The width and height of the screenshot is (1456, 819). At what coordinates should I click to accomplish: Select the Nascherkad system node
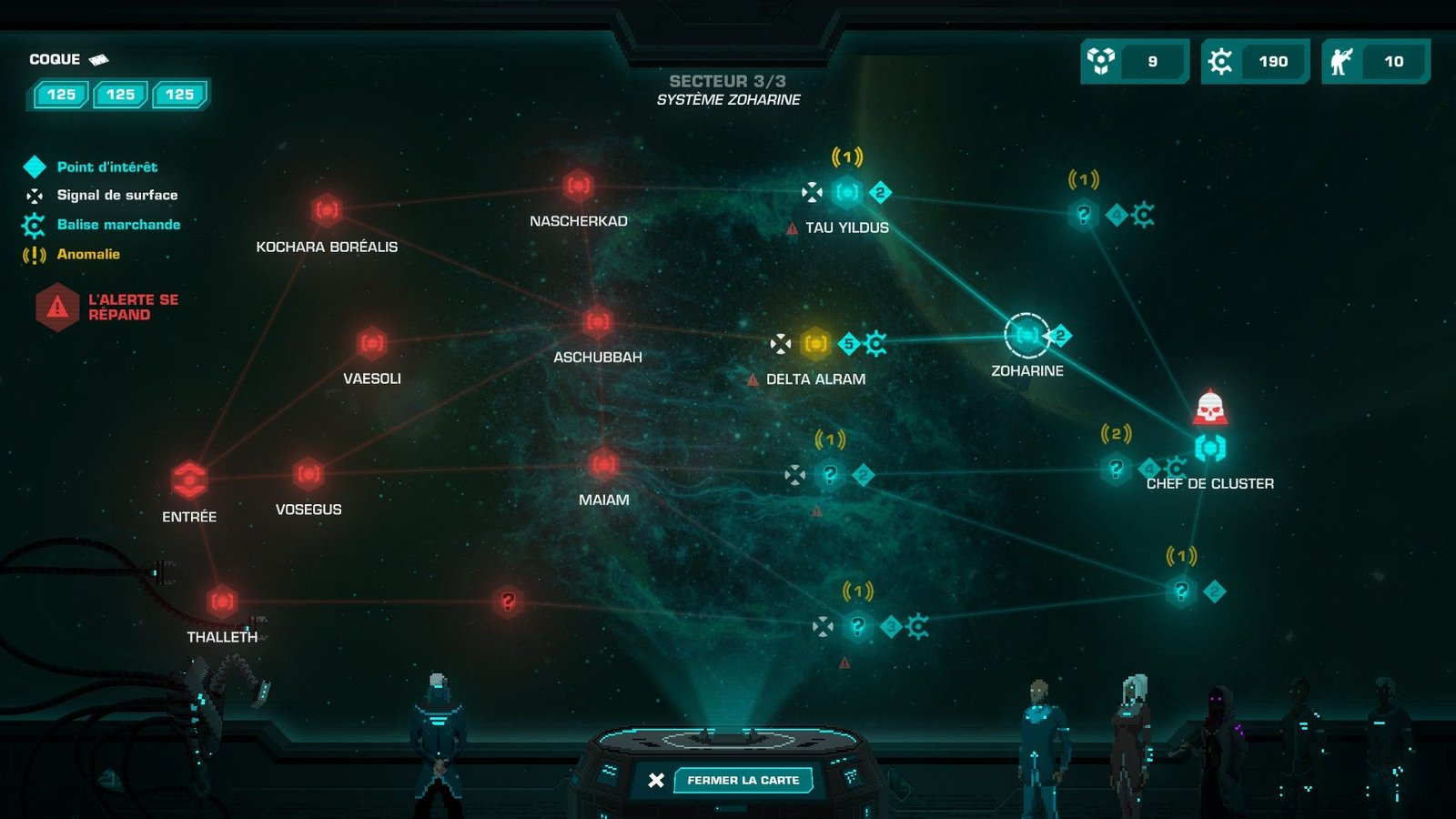(x=579, y=187)
